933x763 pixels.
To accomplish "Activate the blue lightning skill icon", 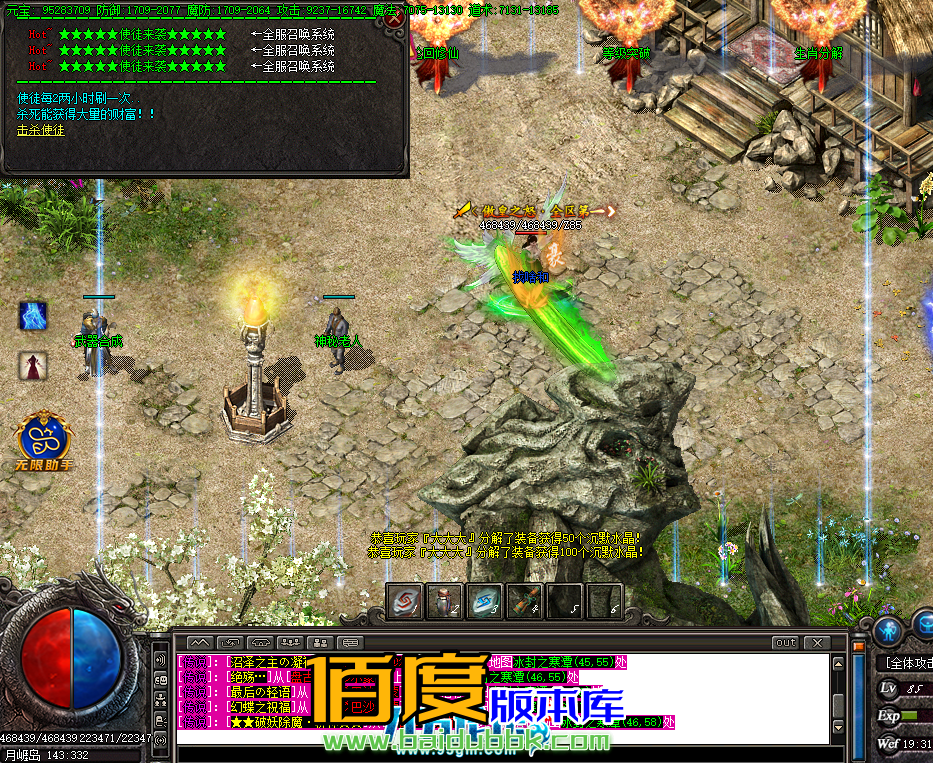I will point(33,316).
